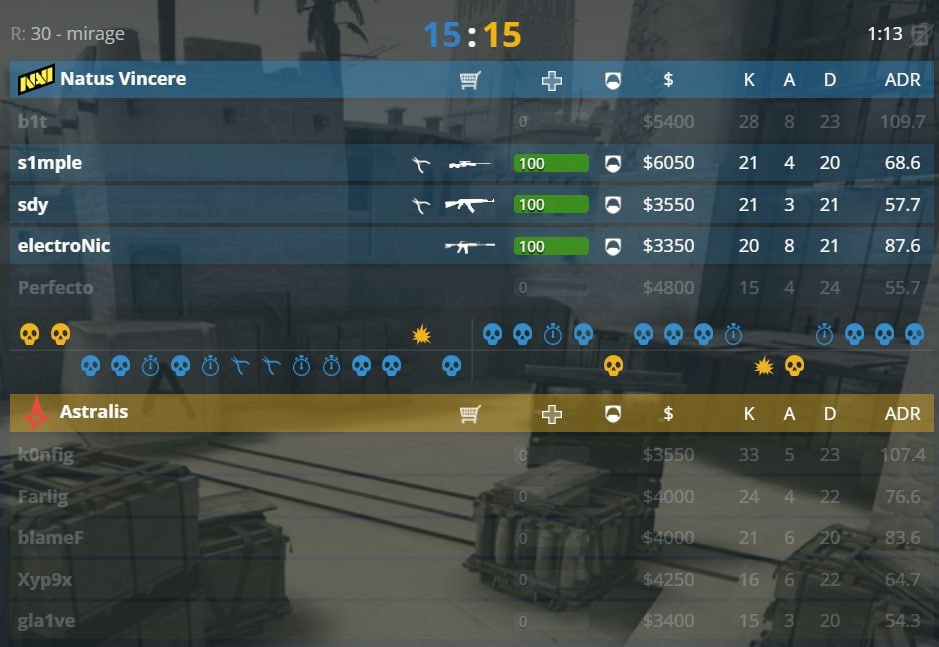Click on gla1ve's player name
This screenshot has width=939, height=647.
point(47,621)
